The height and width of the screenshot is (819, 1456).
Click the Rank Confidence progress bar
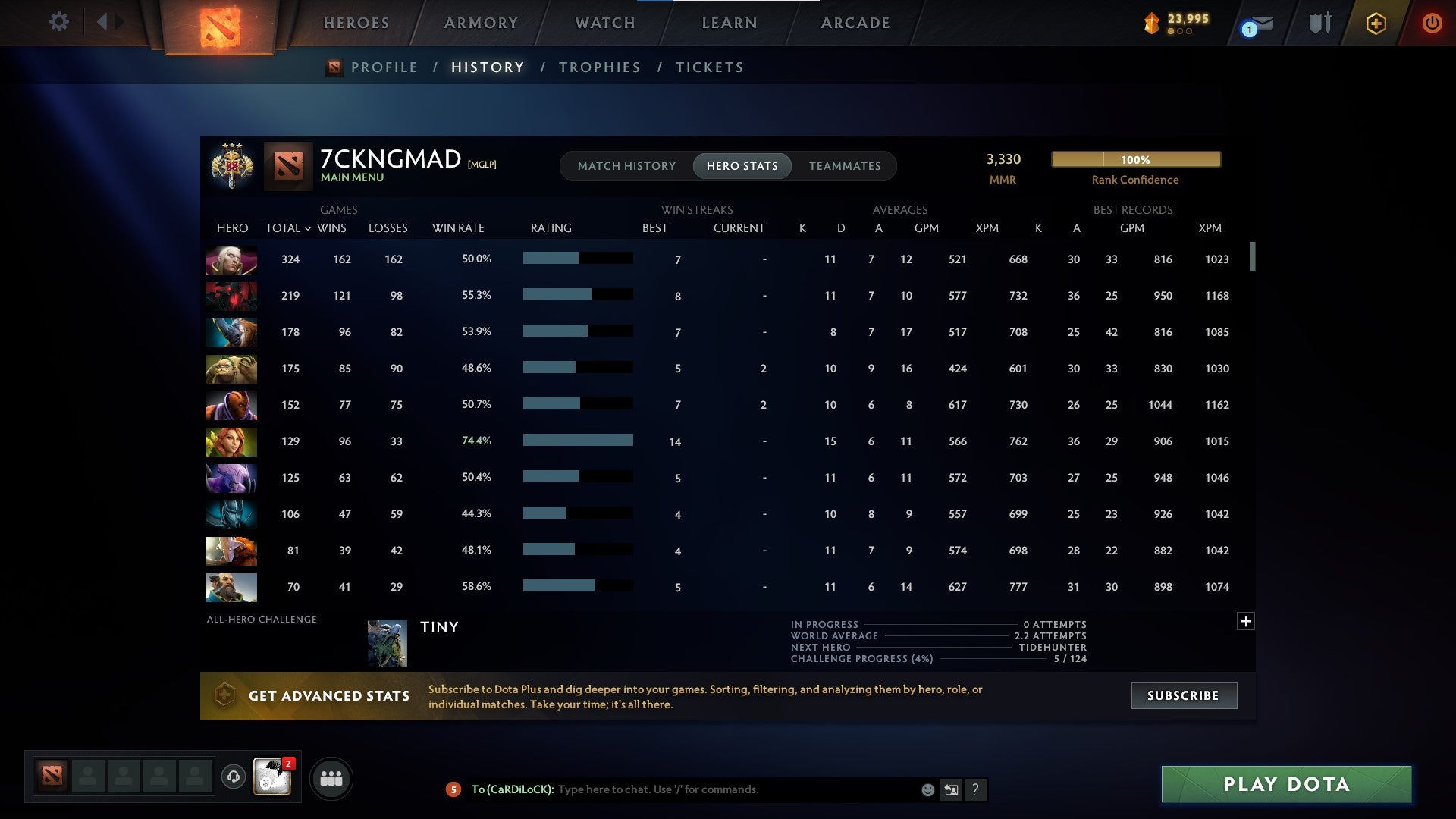(x=1135, y=159)
